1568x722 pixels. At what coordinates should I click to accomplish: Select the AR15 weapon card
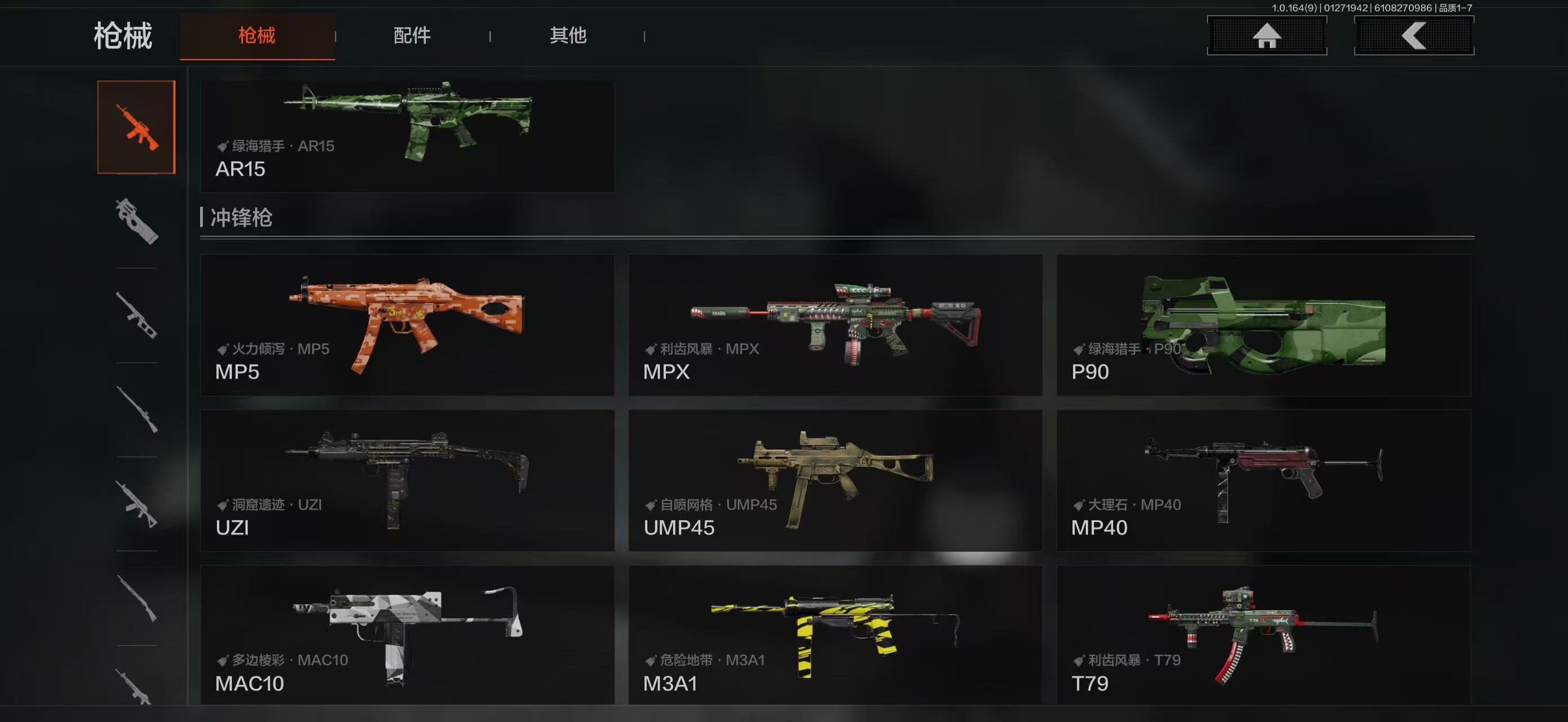tap(407, 137)
